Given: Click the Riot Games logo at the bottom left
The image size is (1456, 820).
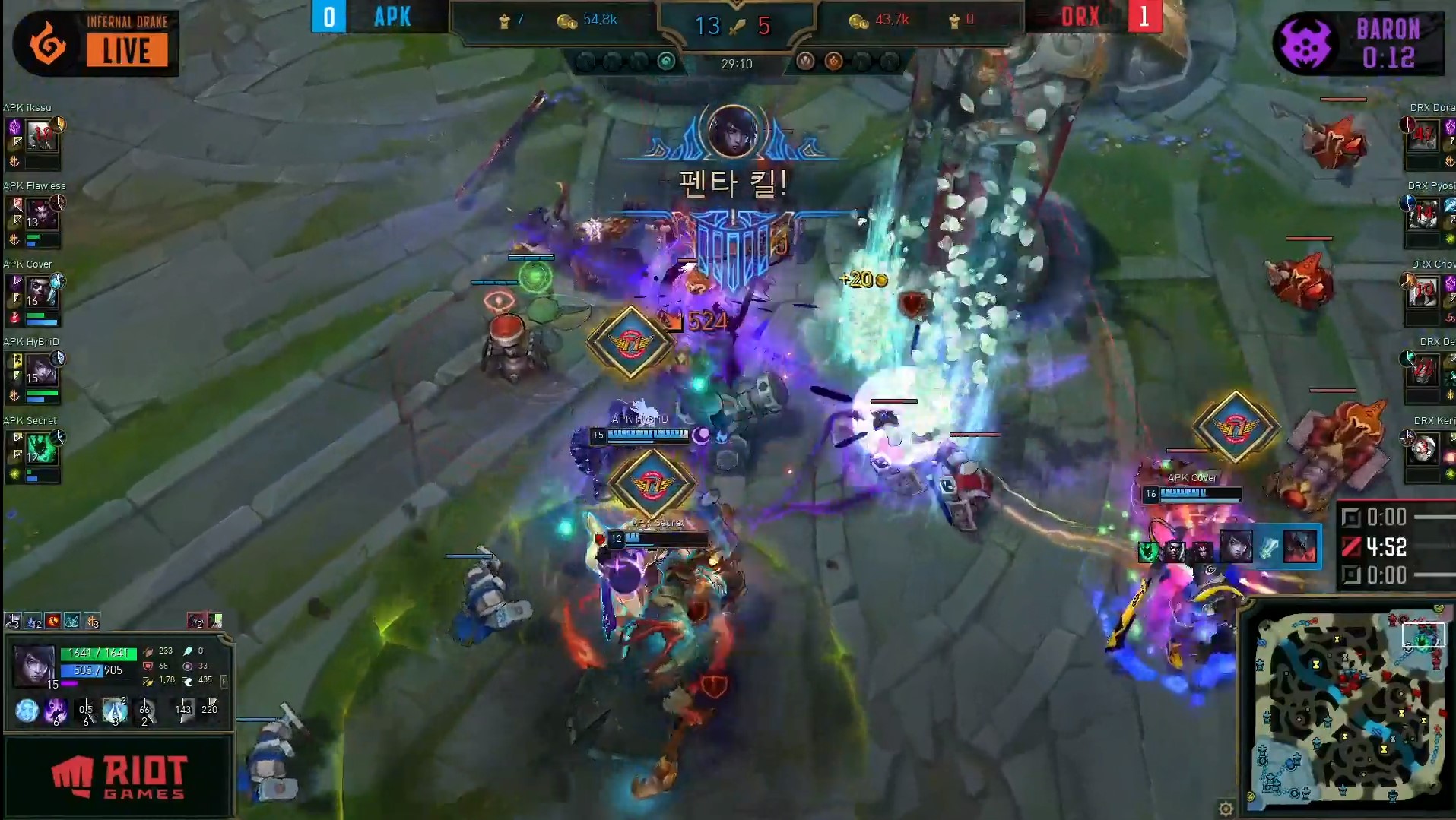Looking at the screenshot, I should coord(118,775).
